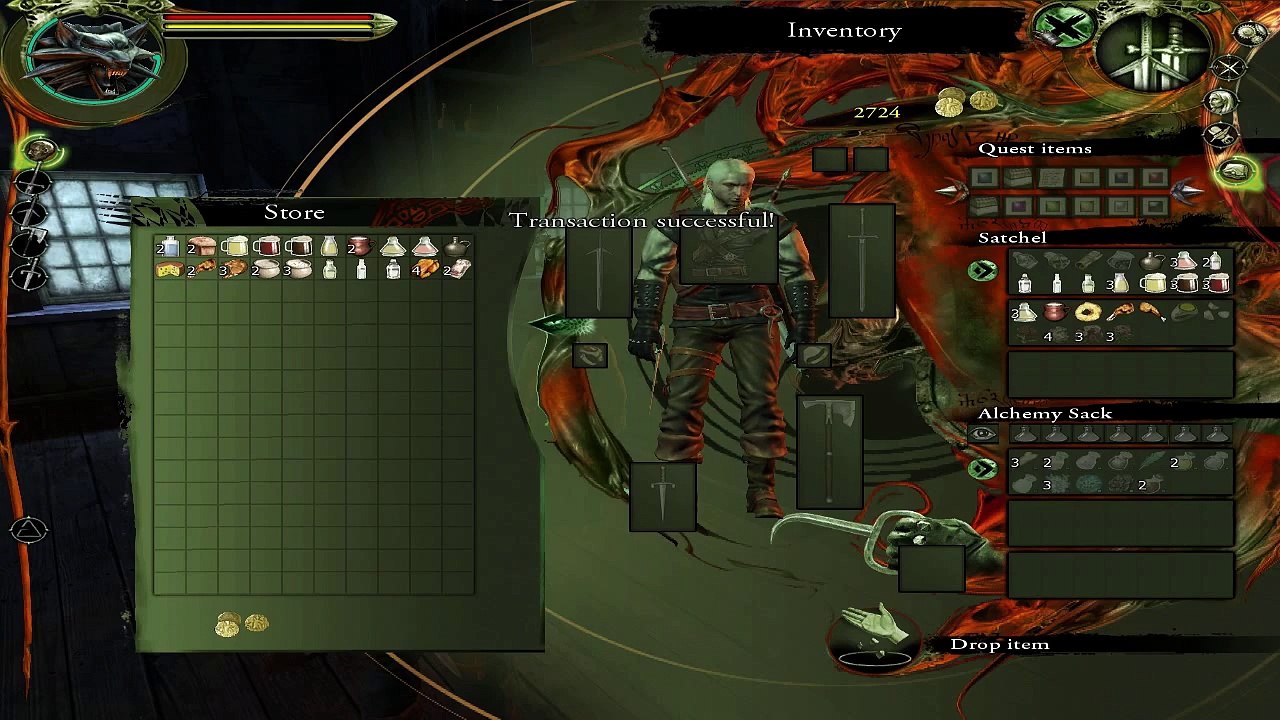Screen dimensions: 1280x720
Task: Close the Inventory with the green X
Action: point(1065,25)
